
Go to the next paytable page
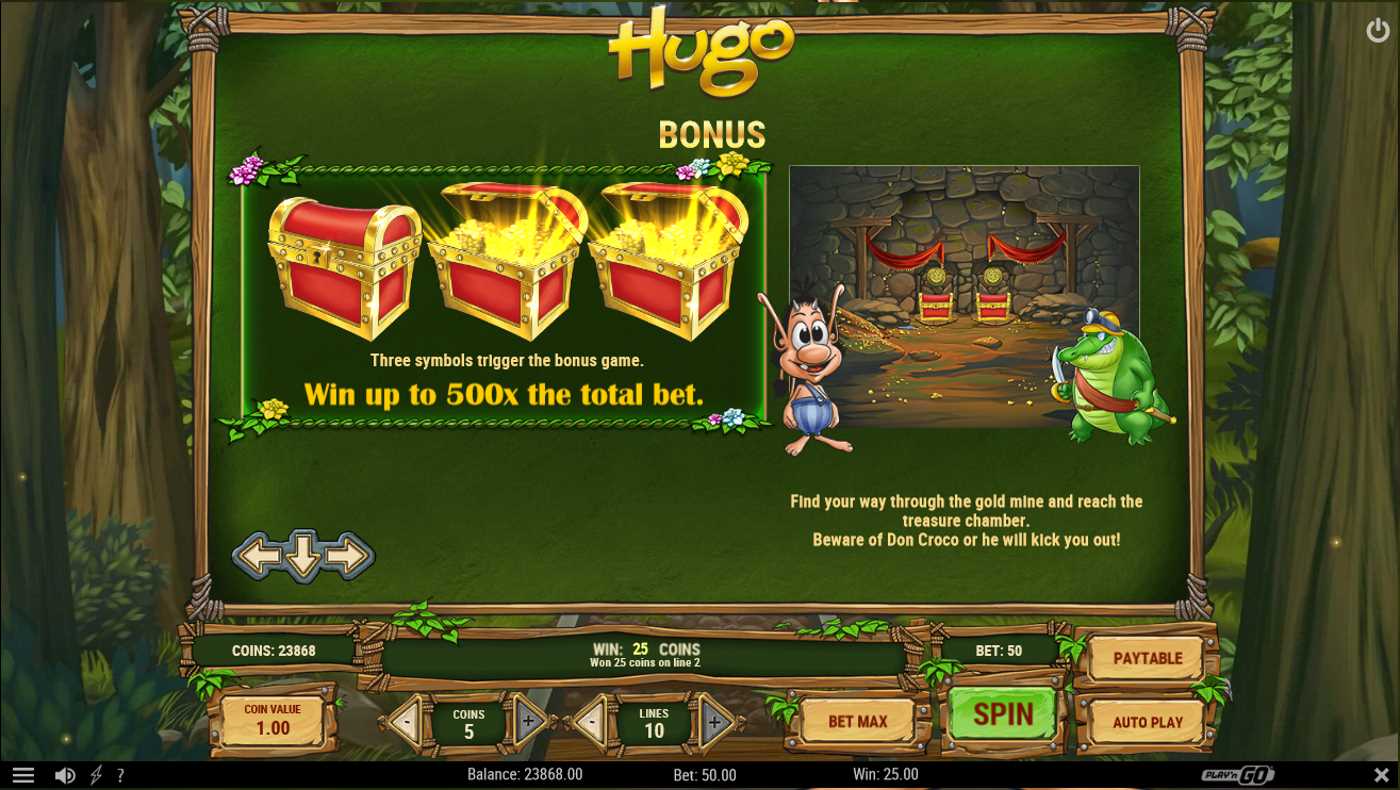coord(349,555)
